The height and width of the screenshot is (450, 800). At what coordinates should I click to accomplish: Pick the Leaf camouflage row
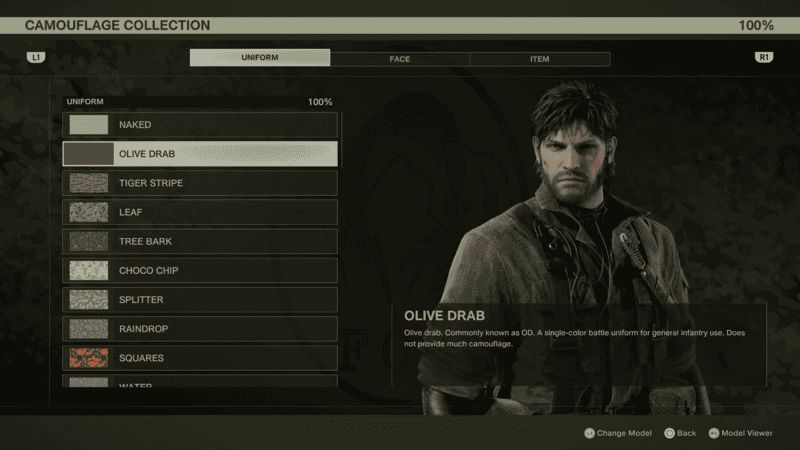(x=200, y=212)
